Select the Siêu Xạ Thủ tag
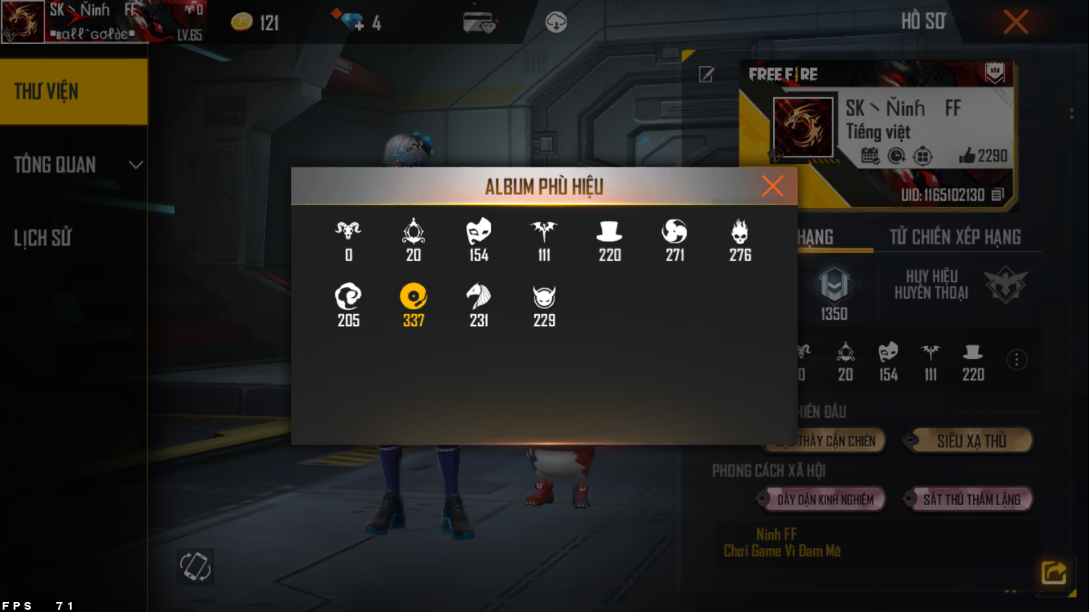Viewport: 1089px width, 612px height. click(x=969, y=441)
